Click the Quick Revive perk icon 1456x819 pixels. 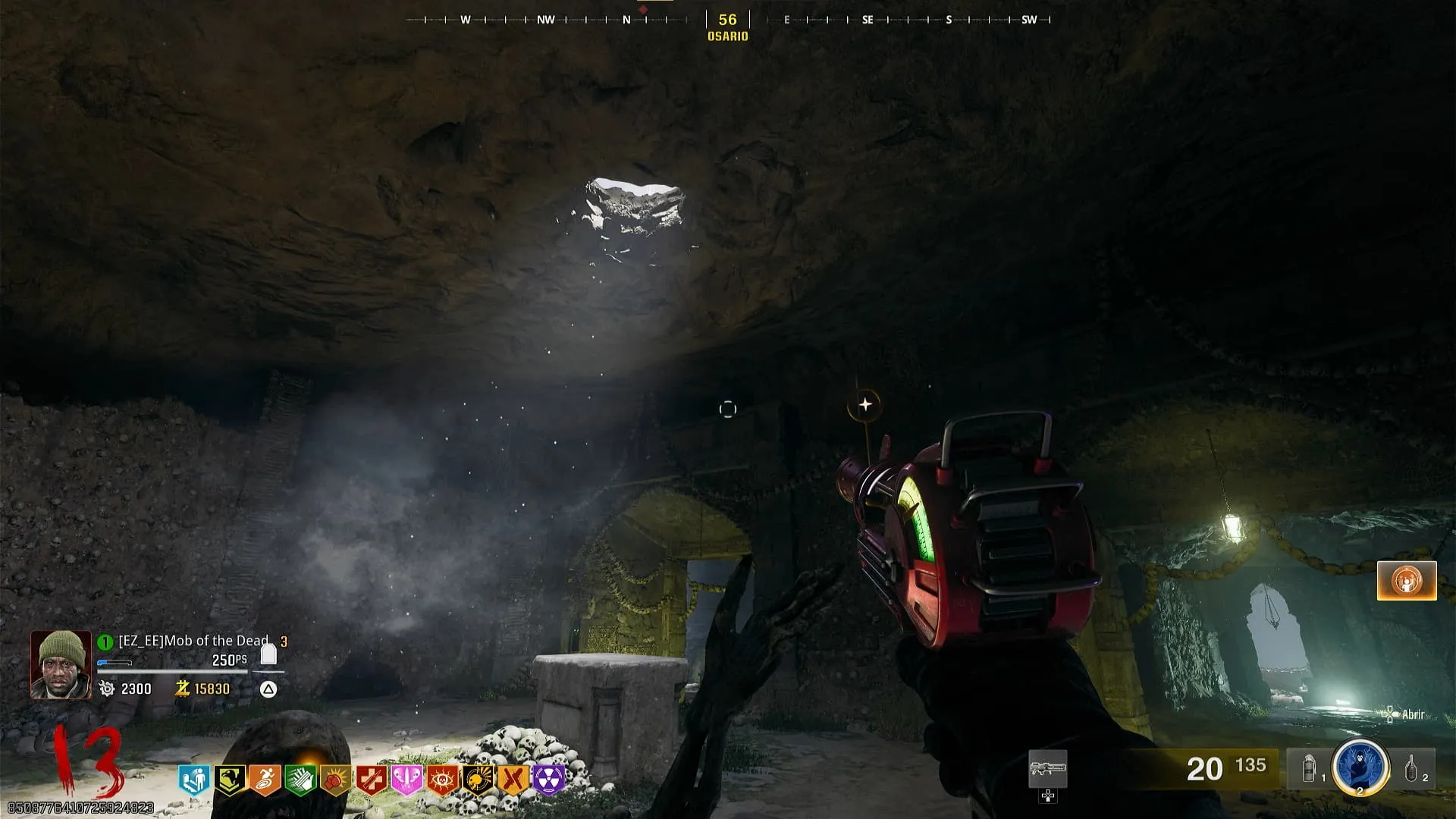(x=193, y=779)
